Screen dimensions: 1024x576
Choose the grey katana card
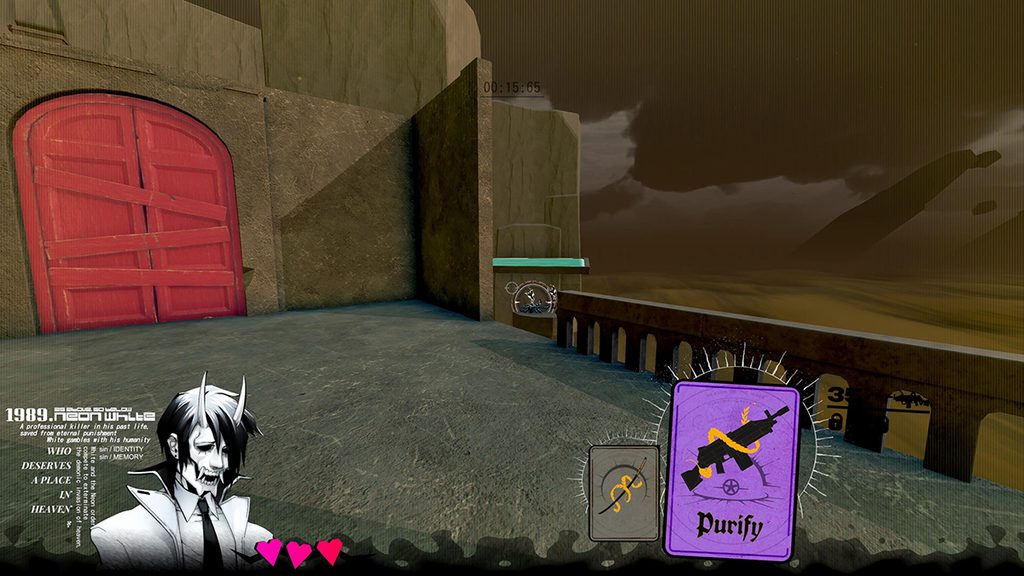[x=624, y=493]
